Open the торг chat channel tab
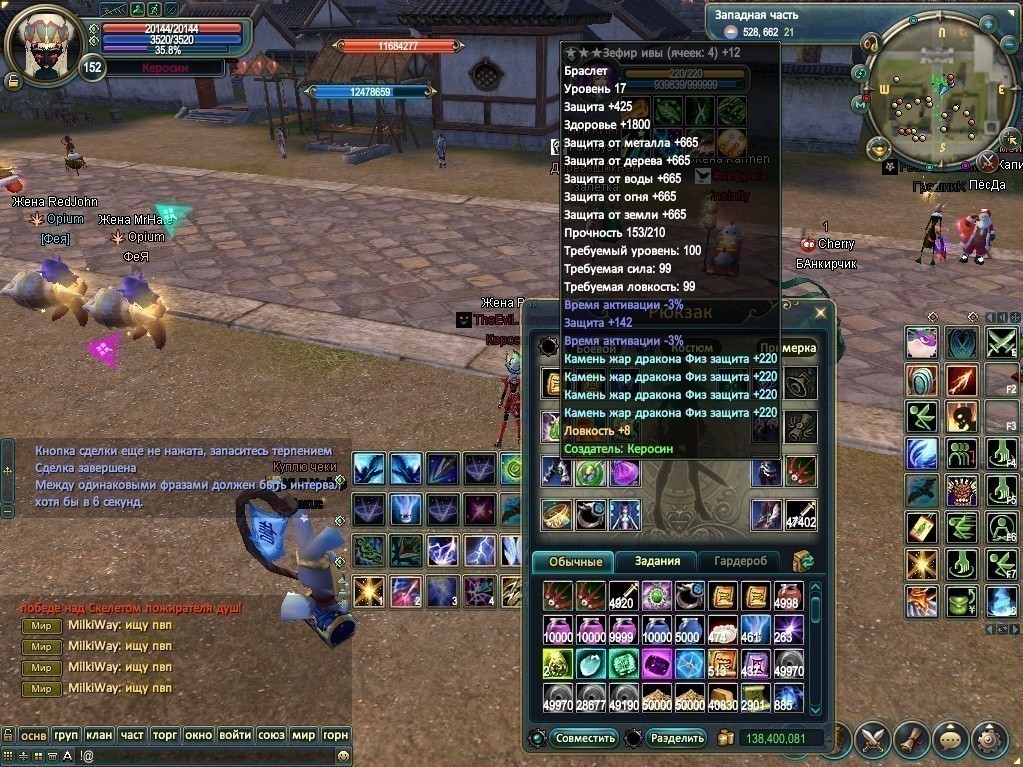1023x767 pixels. pyautogui.click(x=164, y=735)
